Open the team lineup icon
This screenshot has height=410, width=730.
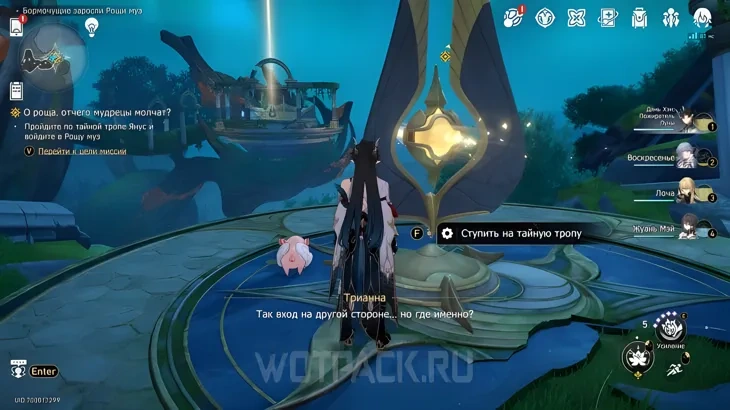pyautogui.click(x=671, y=17)
